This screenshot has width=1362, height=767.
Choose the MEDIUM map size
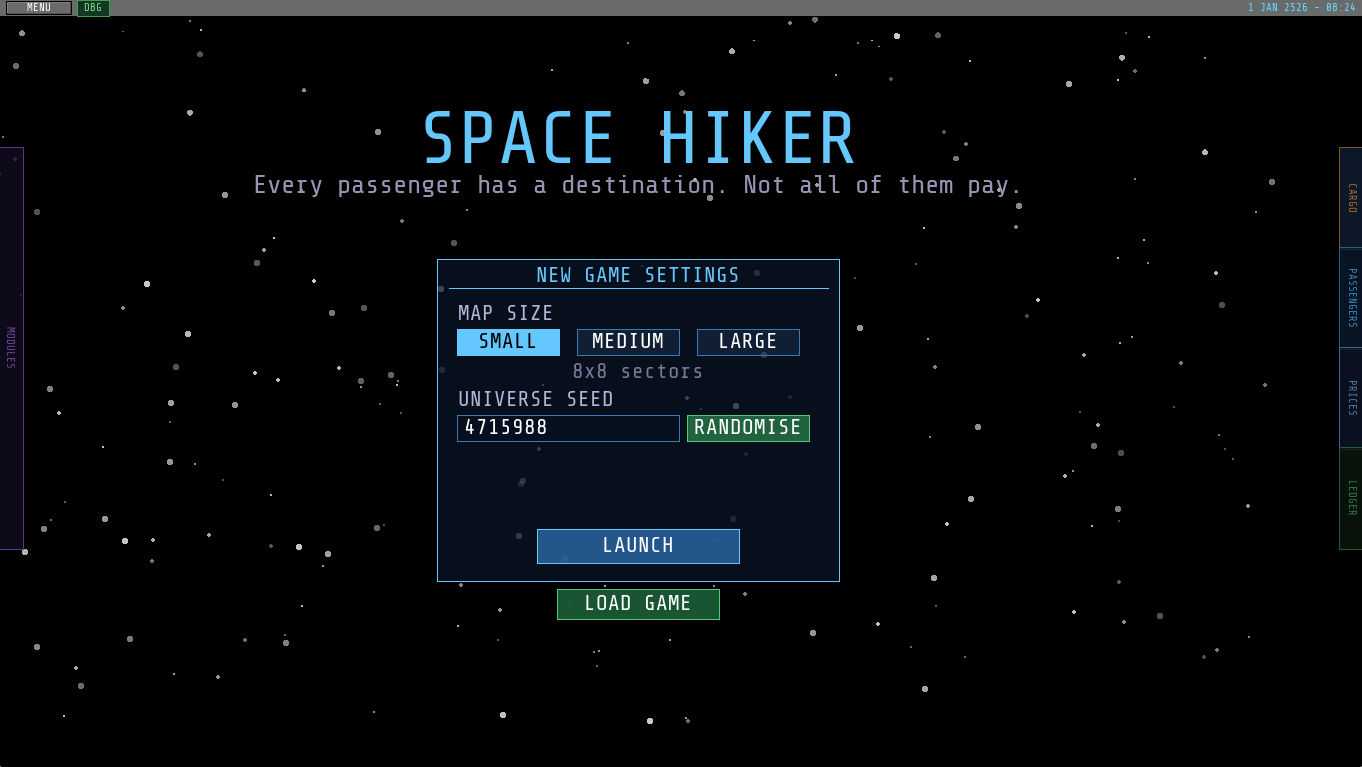tap(628, 342)
